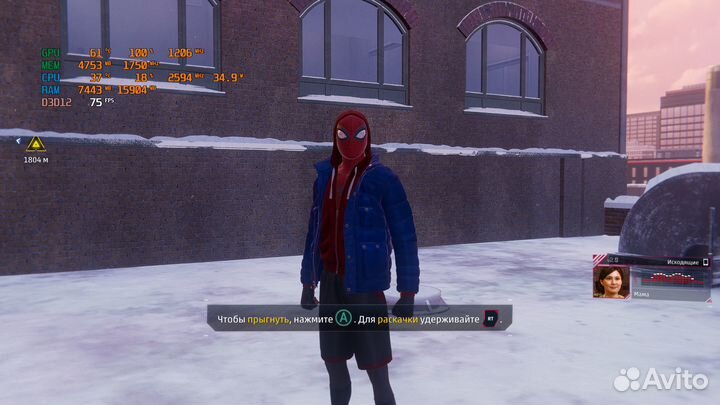
Task: Click the phone icon beside Исходящие
Action: pyautogui.click(x=705, y=262)
